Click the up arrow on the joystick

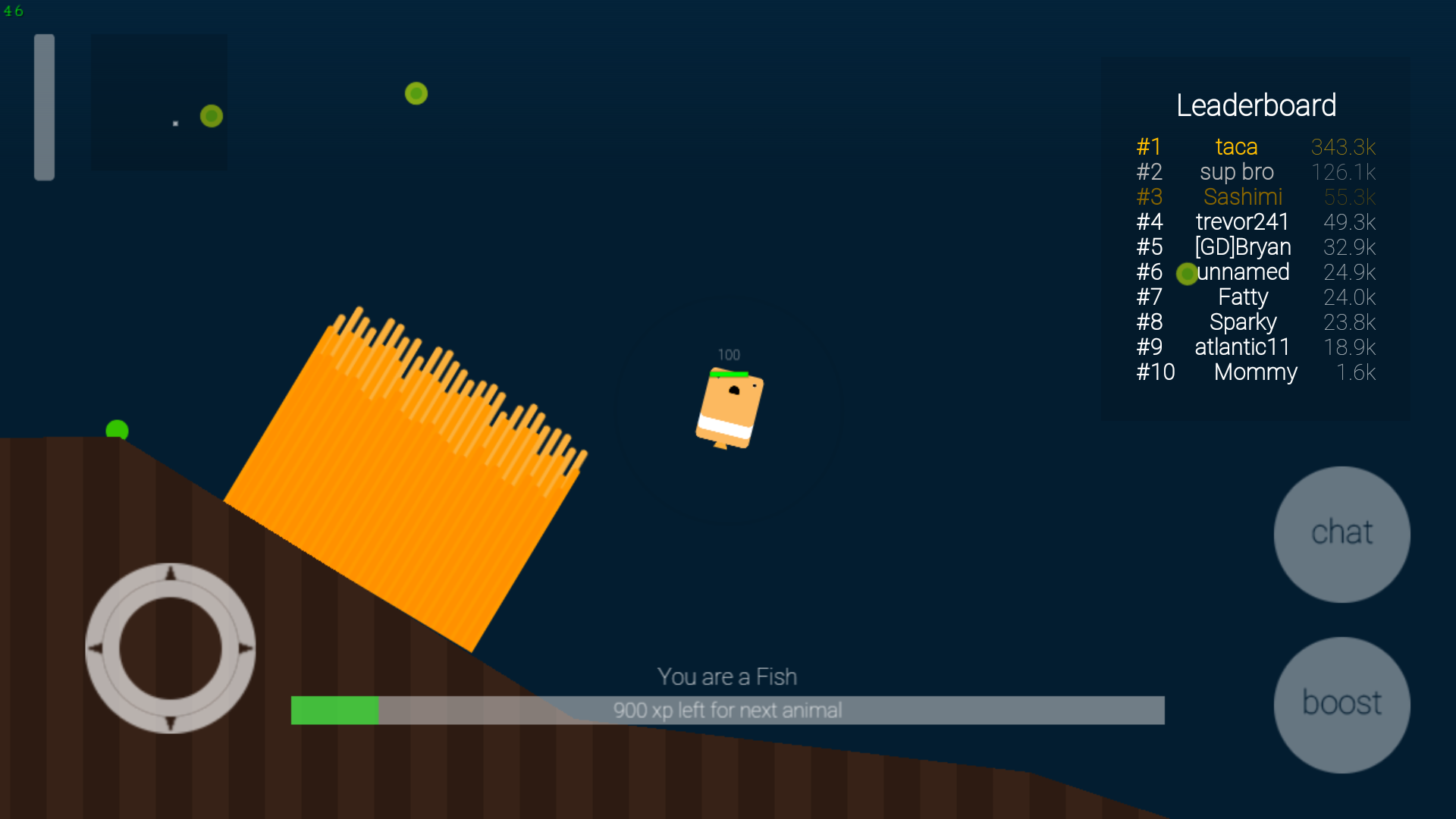(171, 574)
